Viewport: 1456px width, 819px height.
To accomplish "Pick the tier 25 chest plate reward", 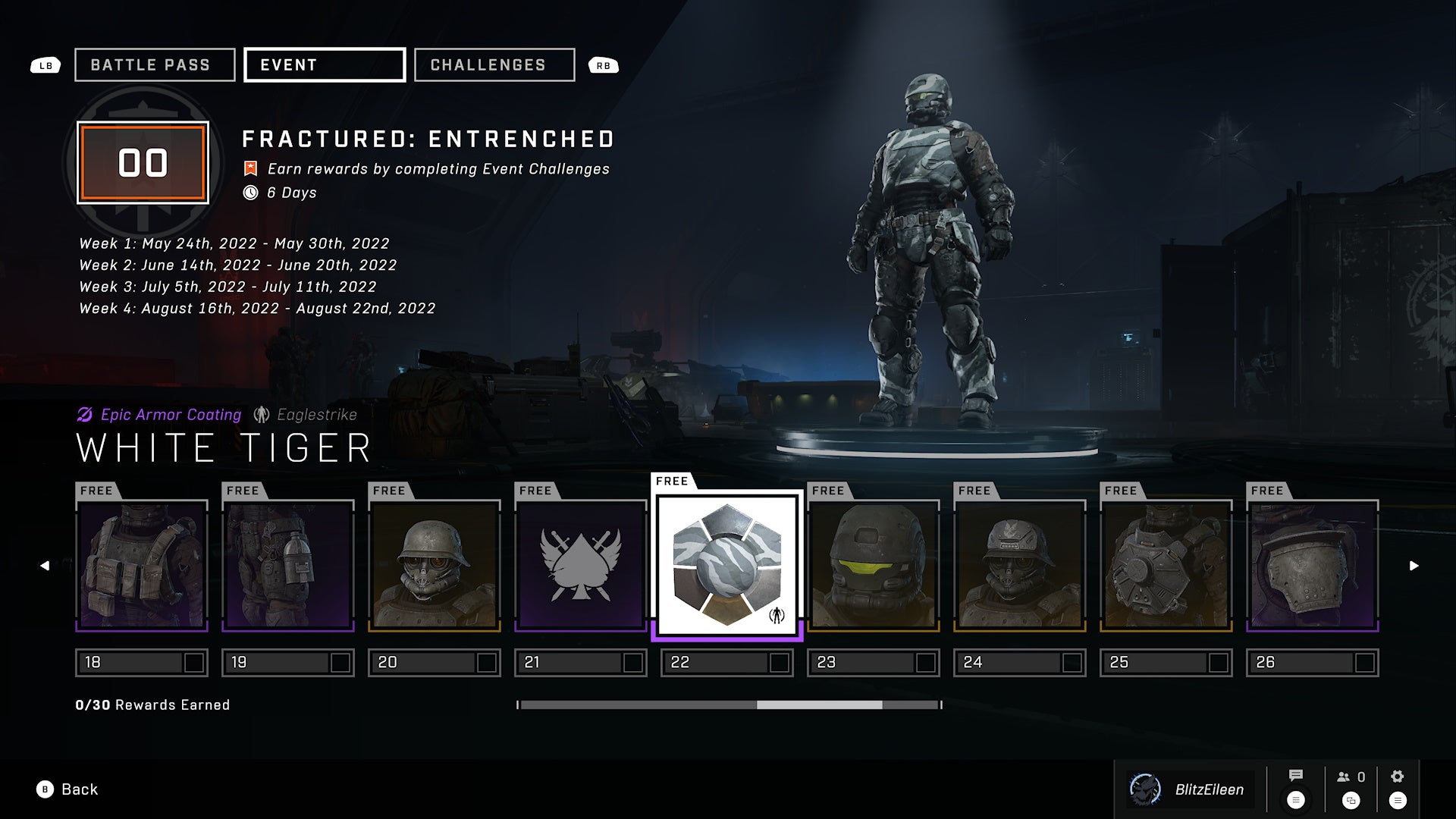I will click(x=1166, y=566).
